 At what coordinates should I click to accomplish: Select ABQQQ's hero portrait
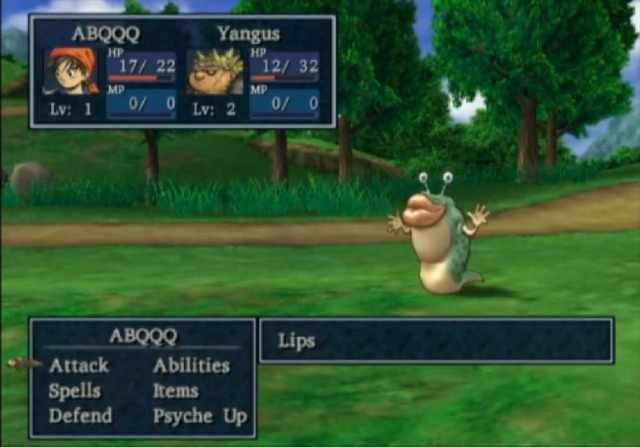pyautogui.click(x=72, y=71)
